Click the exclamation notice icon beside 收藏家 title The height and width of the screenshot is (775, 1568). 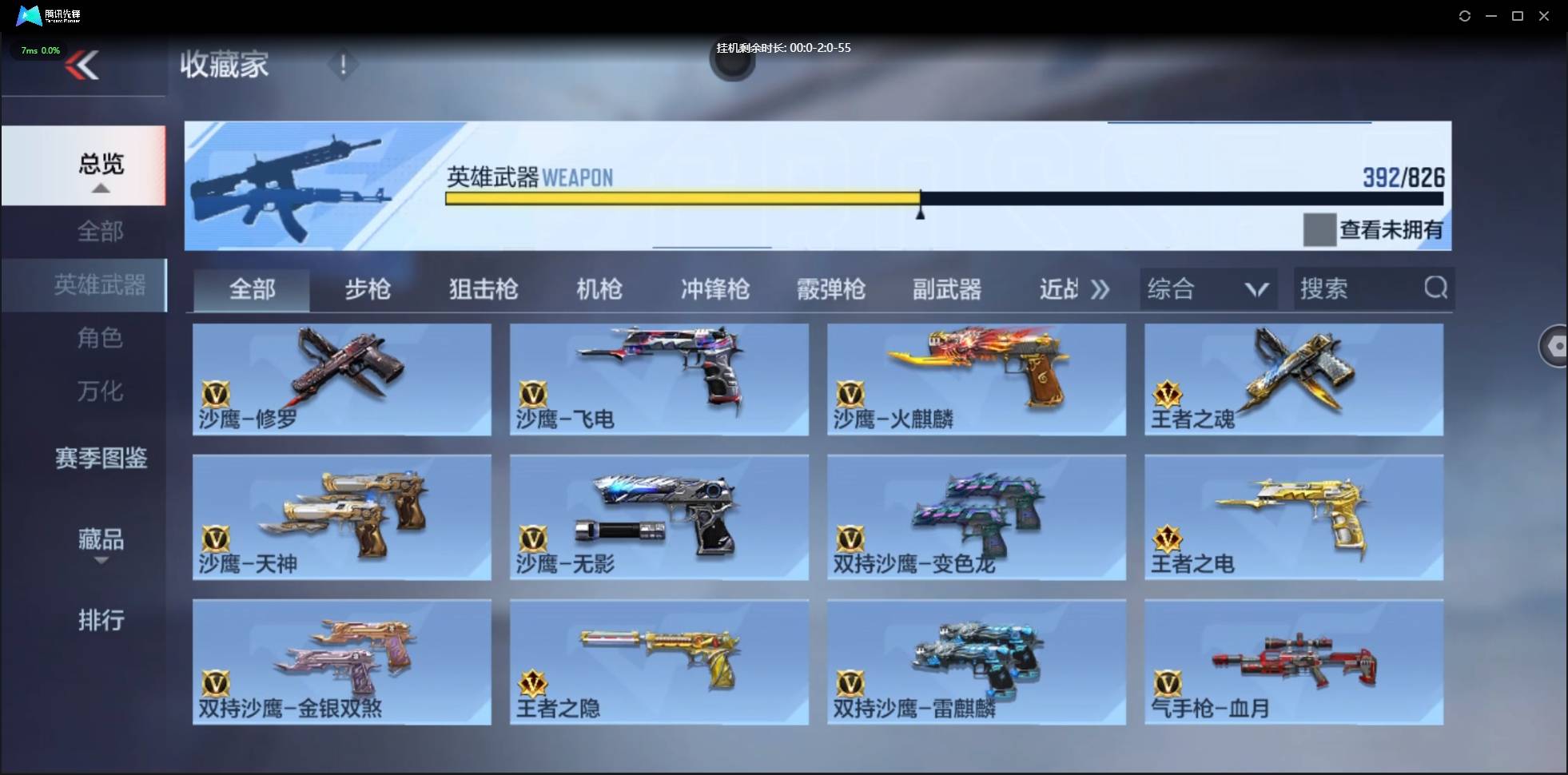click(x=344, y=65)
